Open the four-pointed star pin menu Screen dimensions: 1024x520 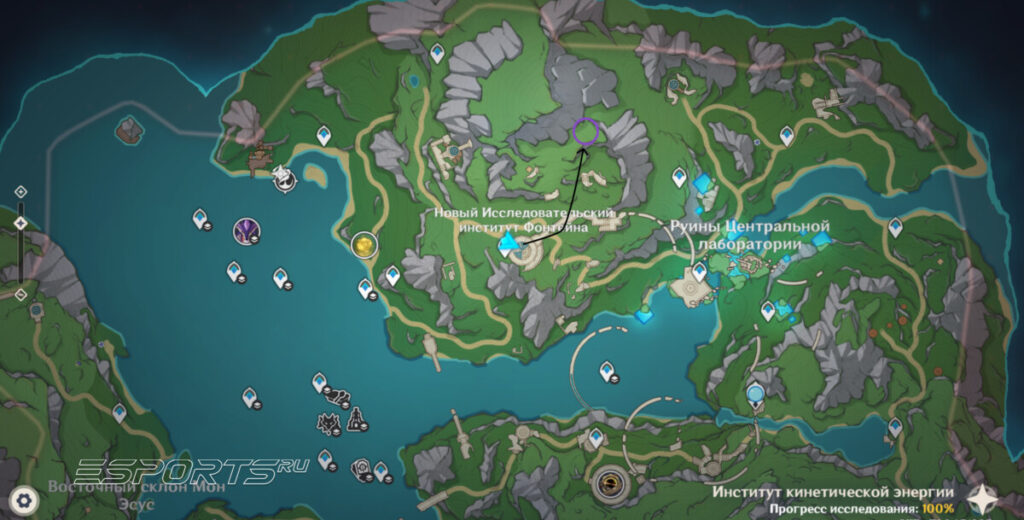(984, 497)
